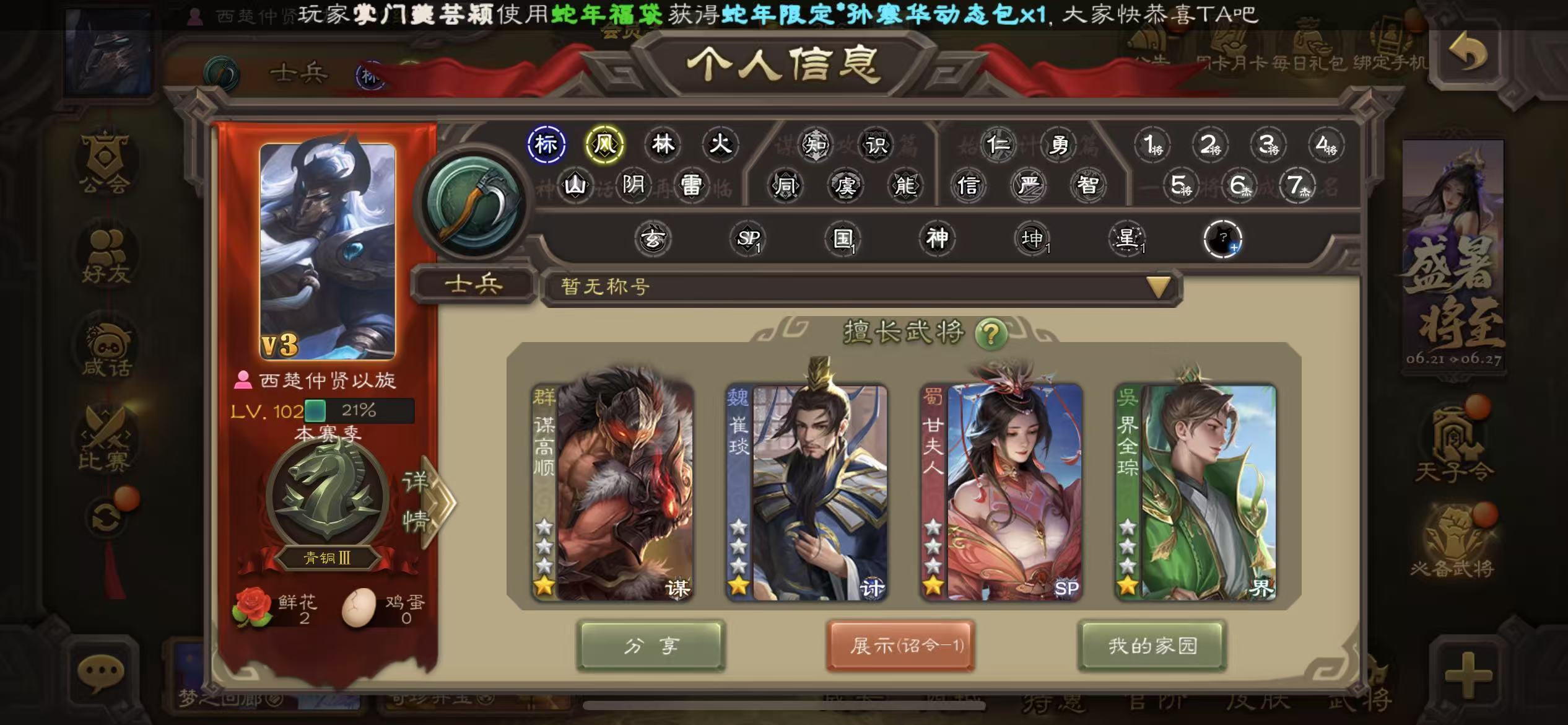Select the 风 card pack badge
Viewport: 1568px width, 725px height.
(604, 144)
